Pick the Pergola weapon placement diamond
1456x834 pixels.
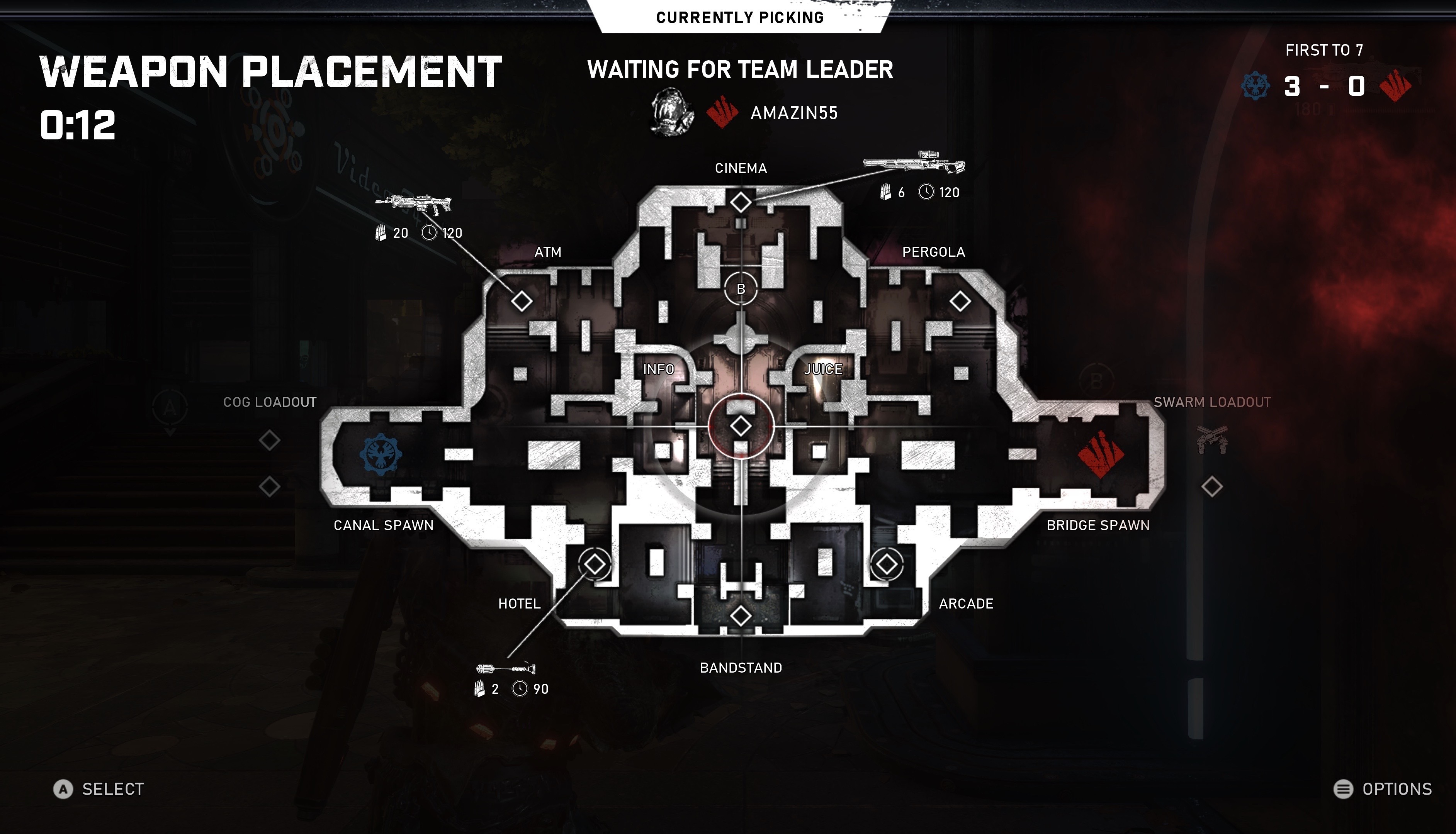[960, 301]
